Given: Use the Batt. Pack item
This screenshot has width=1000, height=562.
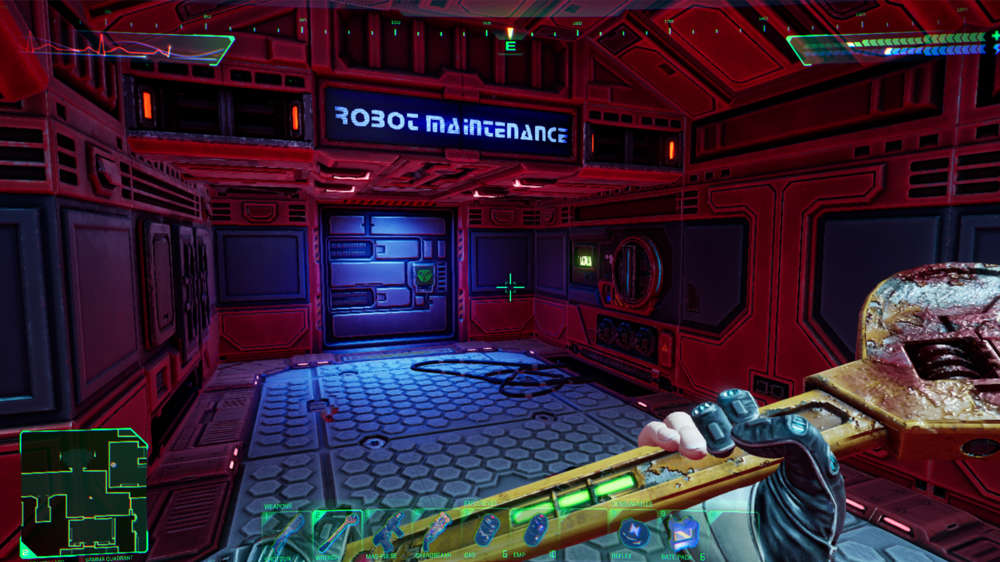Looking at the screenshot, I should (x=684, y=531).
